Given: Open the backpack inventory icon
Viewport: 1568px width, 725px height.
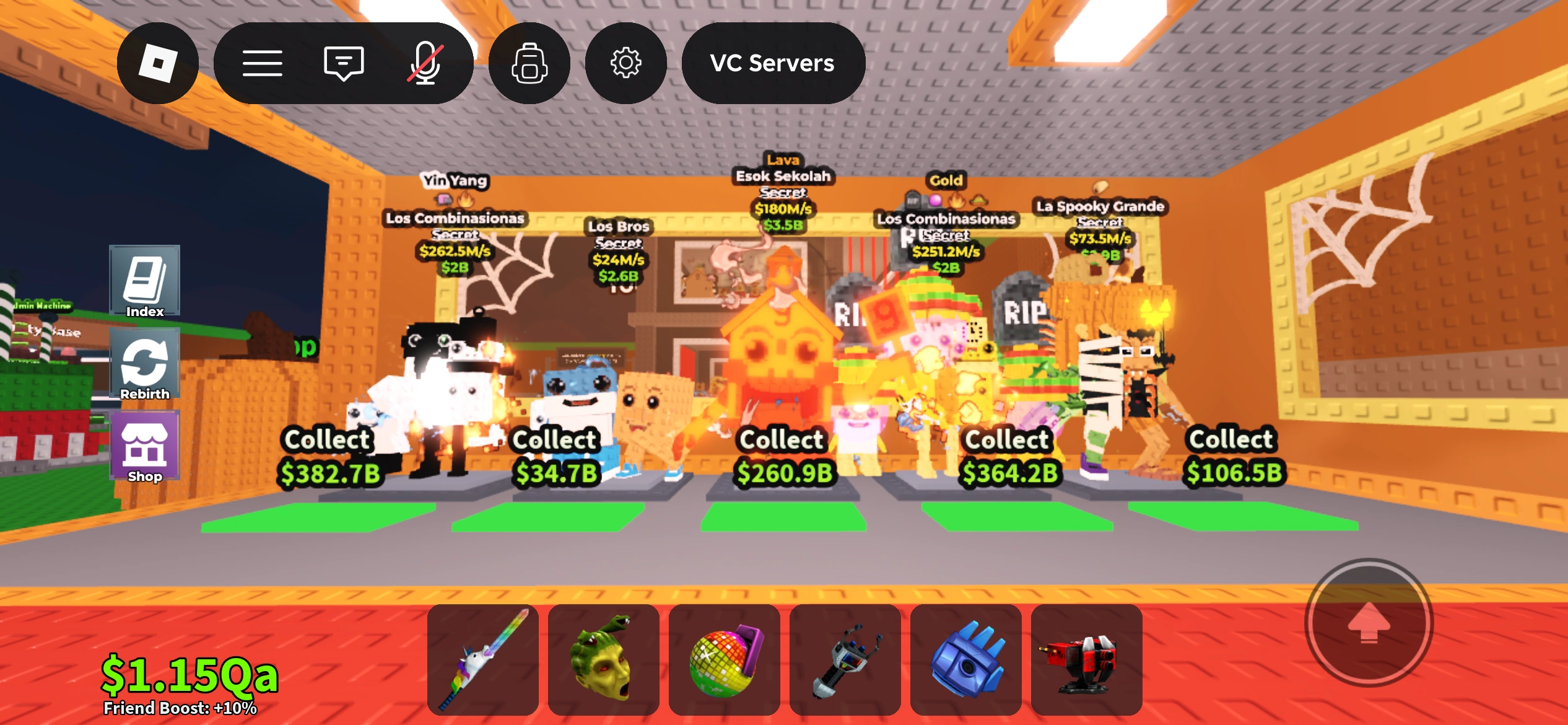Looking at the screenshot, I should pos(529,63).
